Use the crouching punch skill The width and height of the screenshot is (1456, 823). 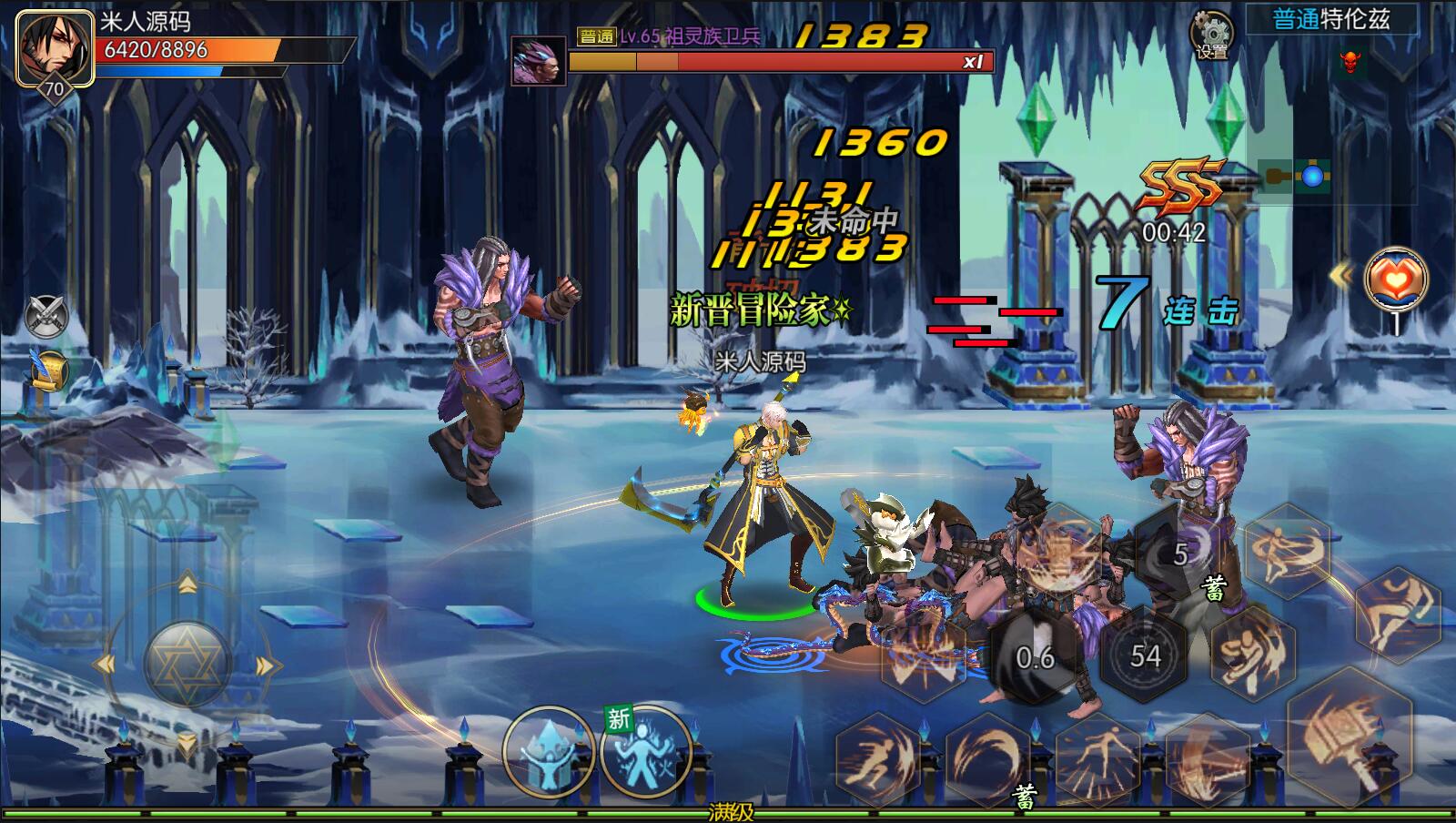[x=1252, y=651]
